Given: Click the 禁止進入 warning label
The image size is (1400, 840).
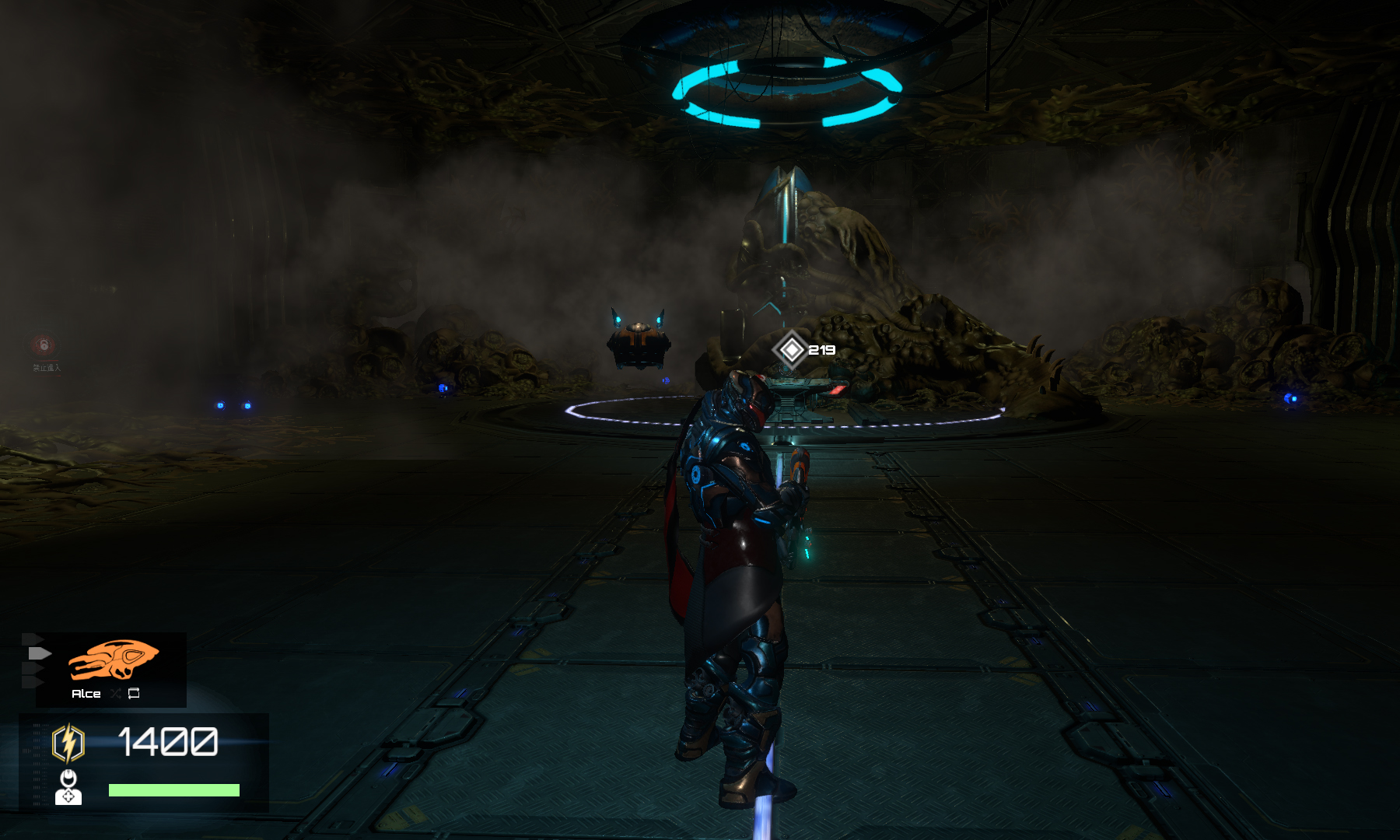Looking at the screenshot, I should [47, 368].
